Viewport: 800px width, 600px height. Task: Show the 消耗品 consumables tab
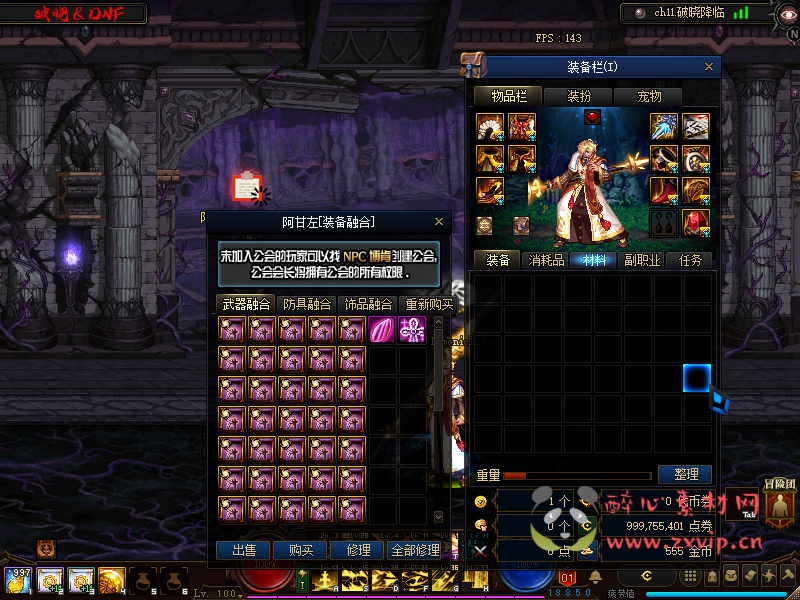pyautogui.click(x=545, y=260)
